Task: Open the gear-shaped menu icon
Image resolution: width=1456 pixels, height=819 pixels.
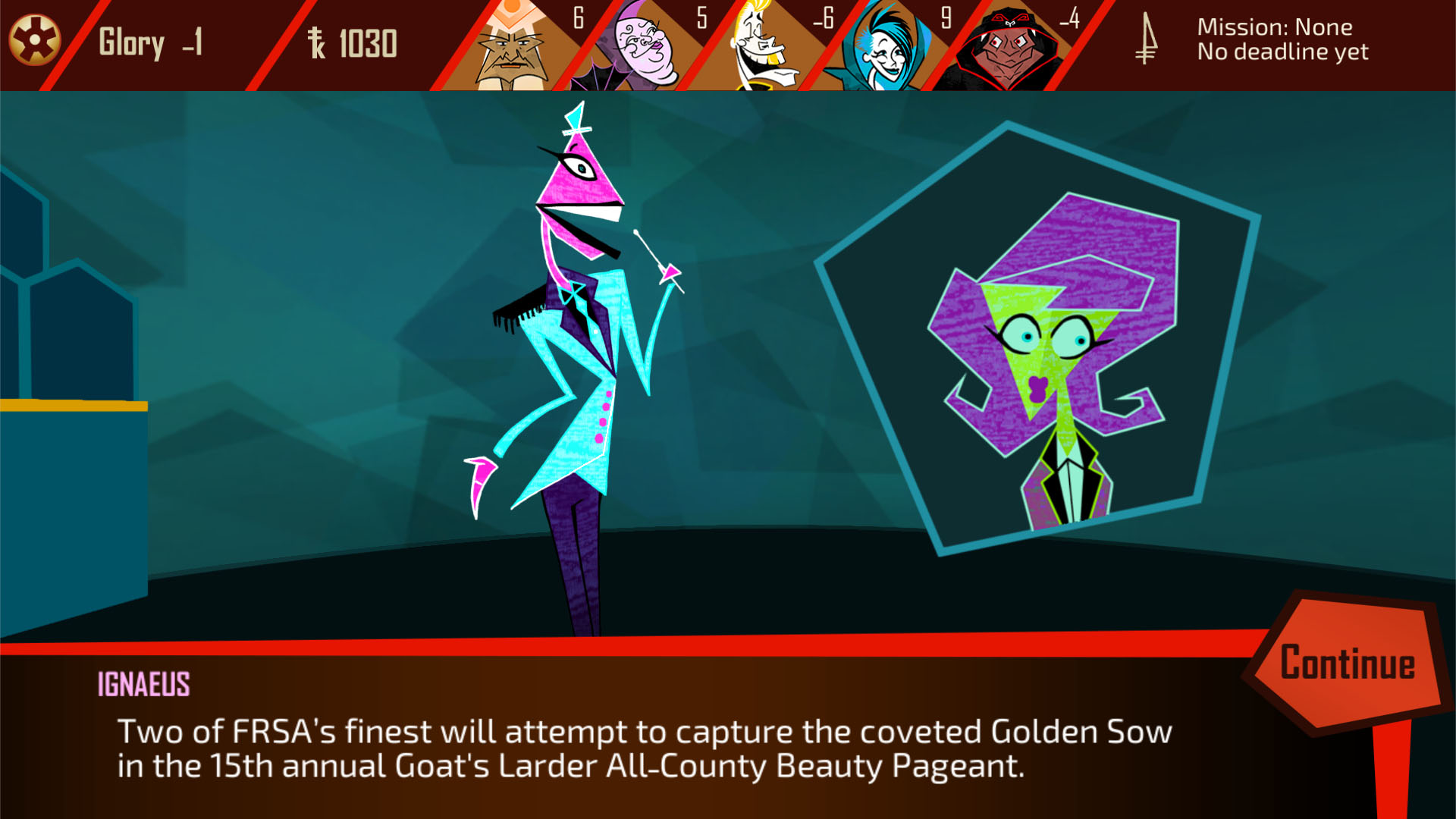Action: (x=34, y=40)
